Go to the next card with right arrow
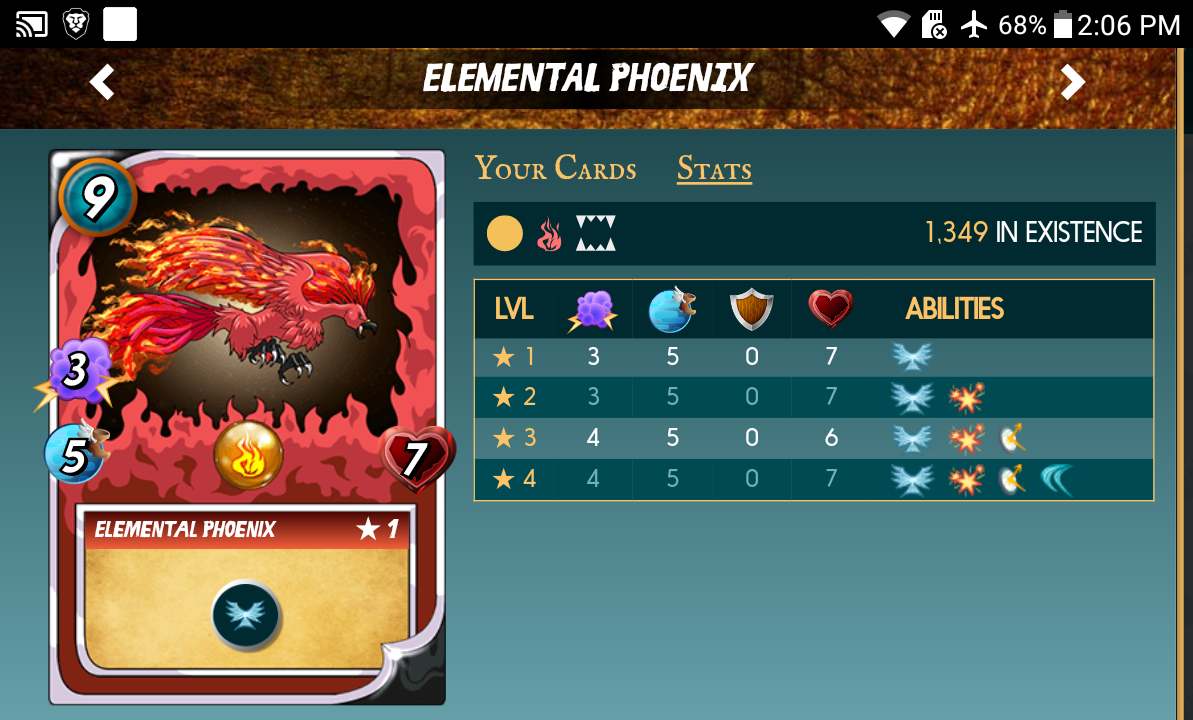 click(1072, 82)
